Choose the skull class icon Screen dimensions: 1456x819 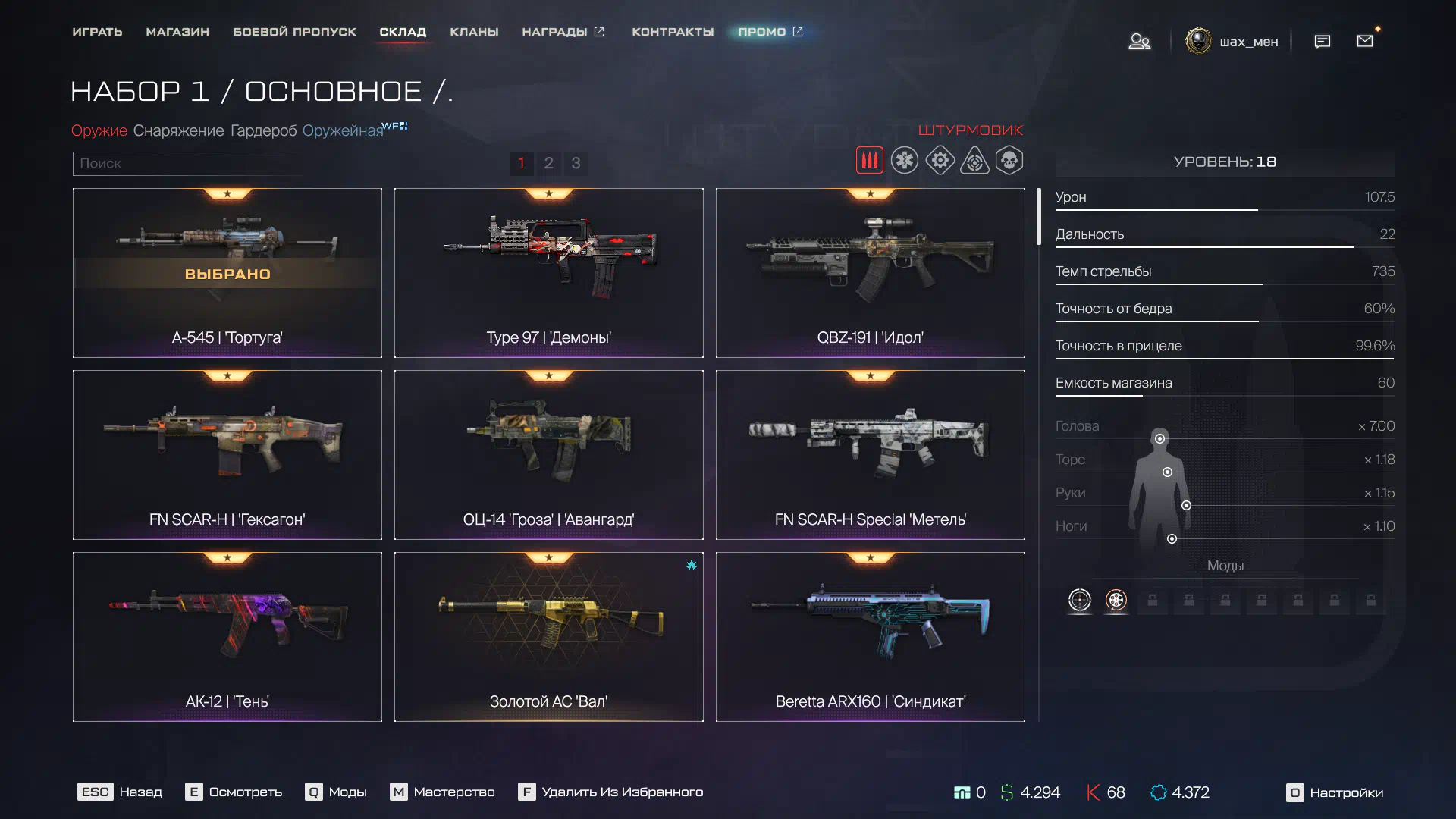coord(1009,161)
